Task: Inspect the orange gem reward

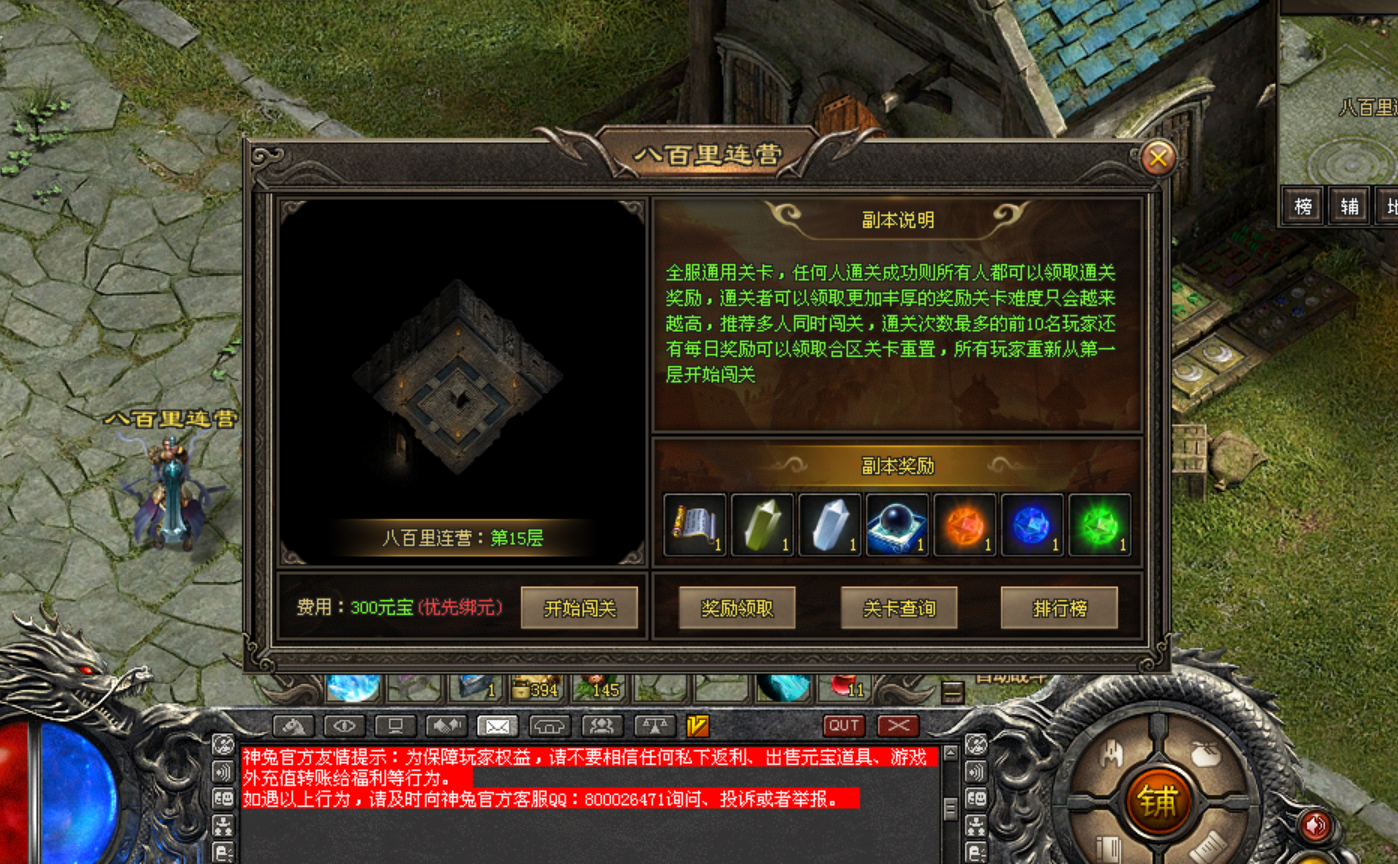Action: 965,525
